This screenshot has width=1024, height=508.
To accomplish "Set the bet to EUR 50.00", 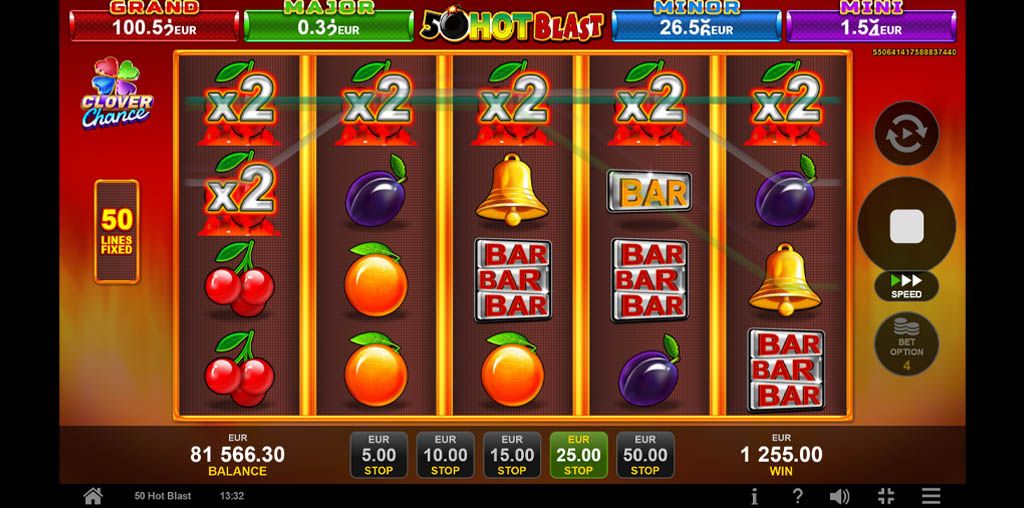I will pos(645,455).
